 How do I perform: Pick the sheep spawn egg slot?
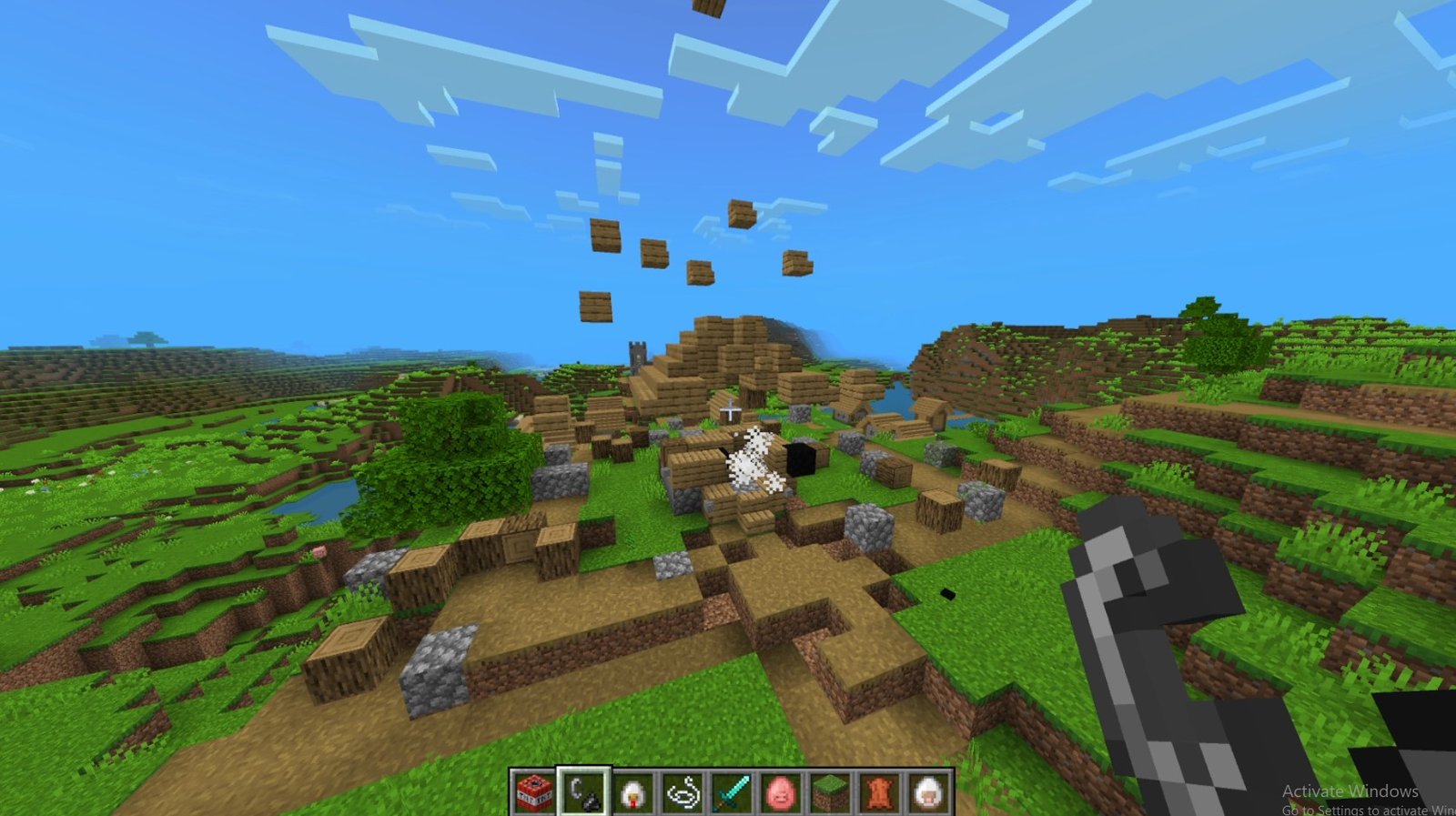(927, 791)
